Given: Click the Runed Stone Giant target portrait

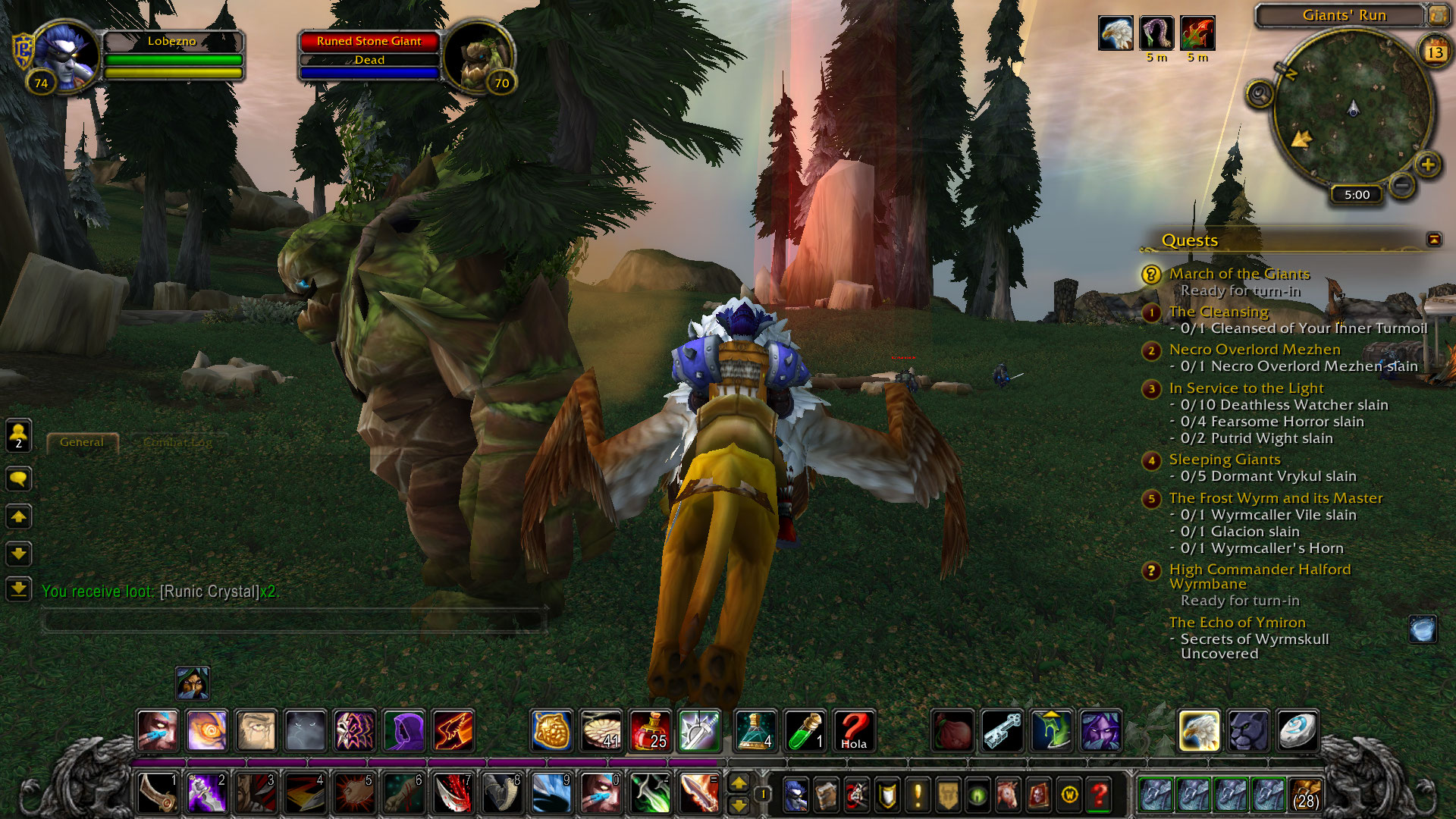Looking at the screenshot, I should tap(476, 56).
